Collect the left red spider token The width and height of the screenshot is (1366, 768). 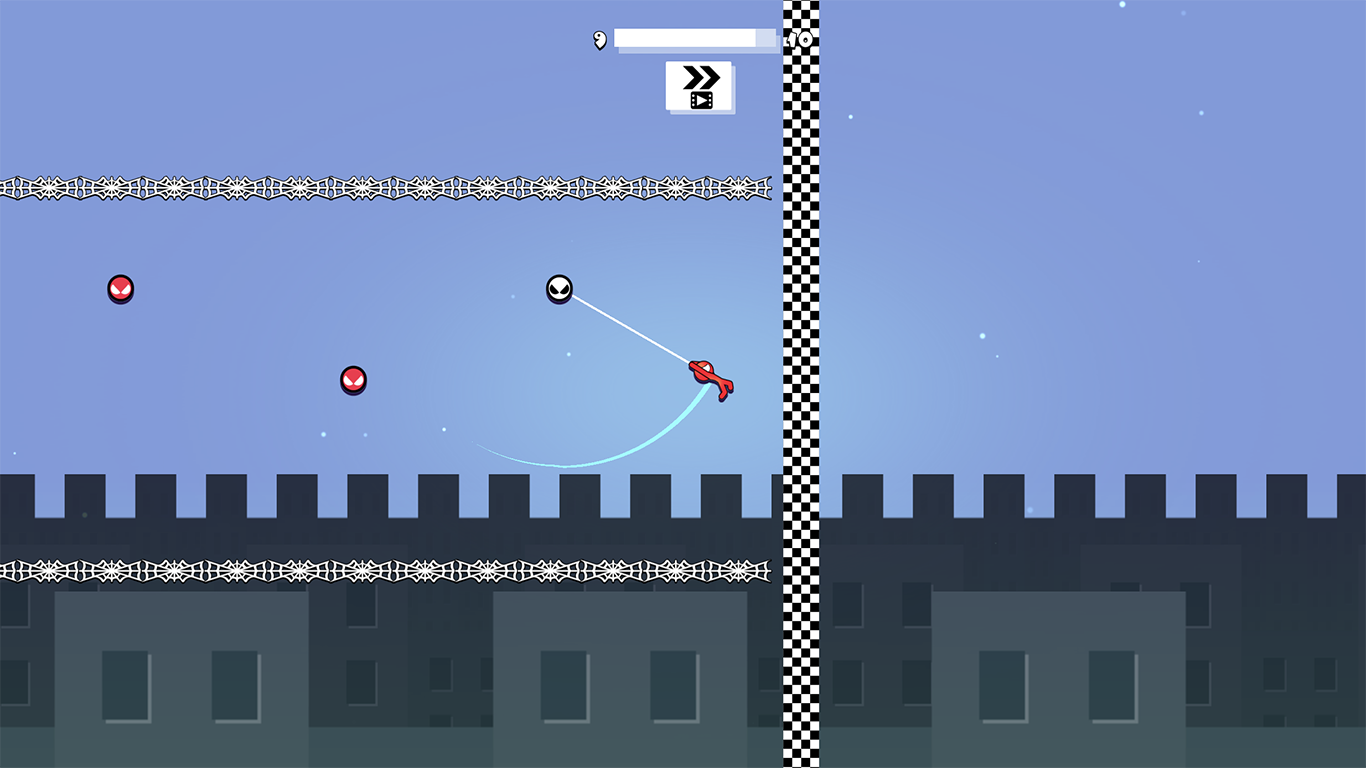pyautogui.click(x=120, y=289)
